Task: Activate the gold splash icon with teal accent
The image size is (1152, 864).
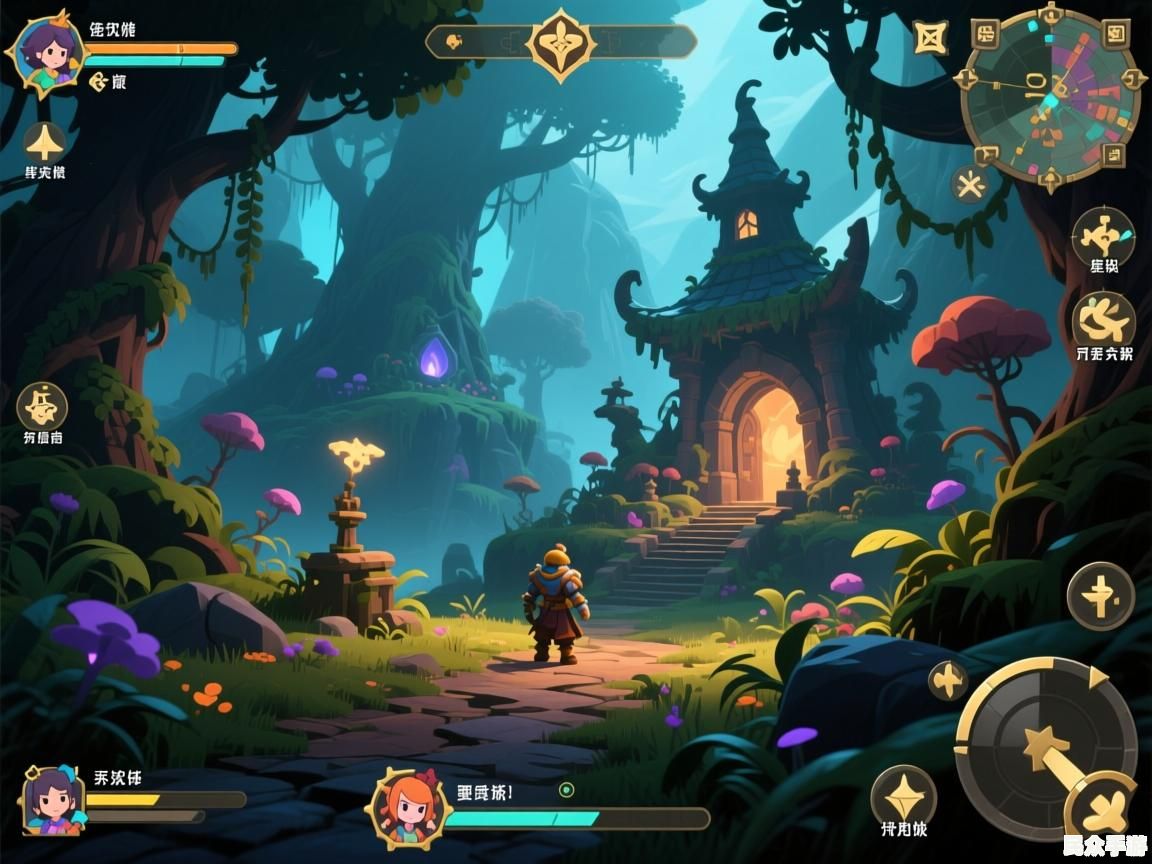Action: [1104, 236]
